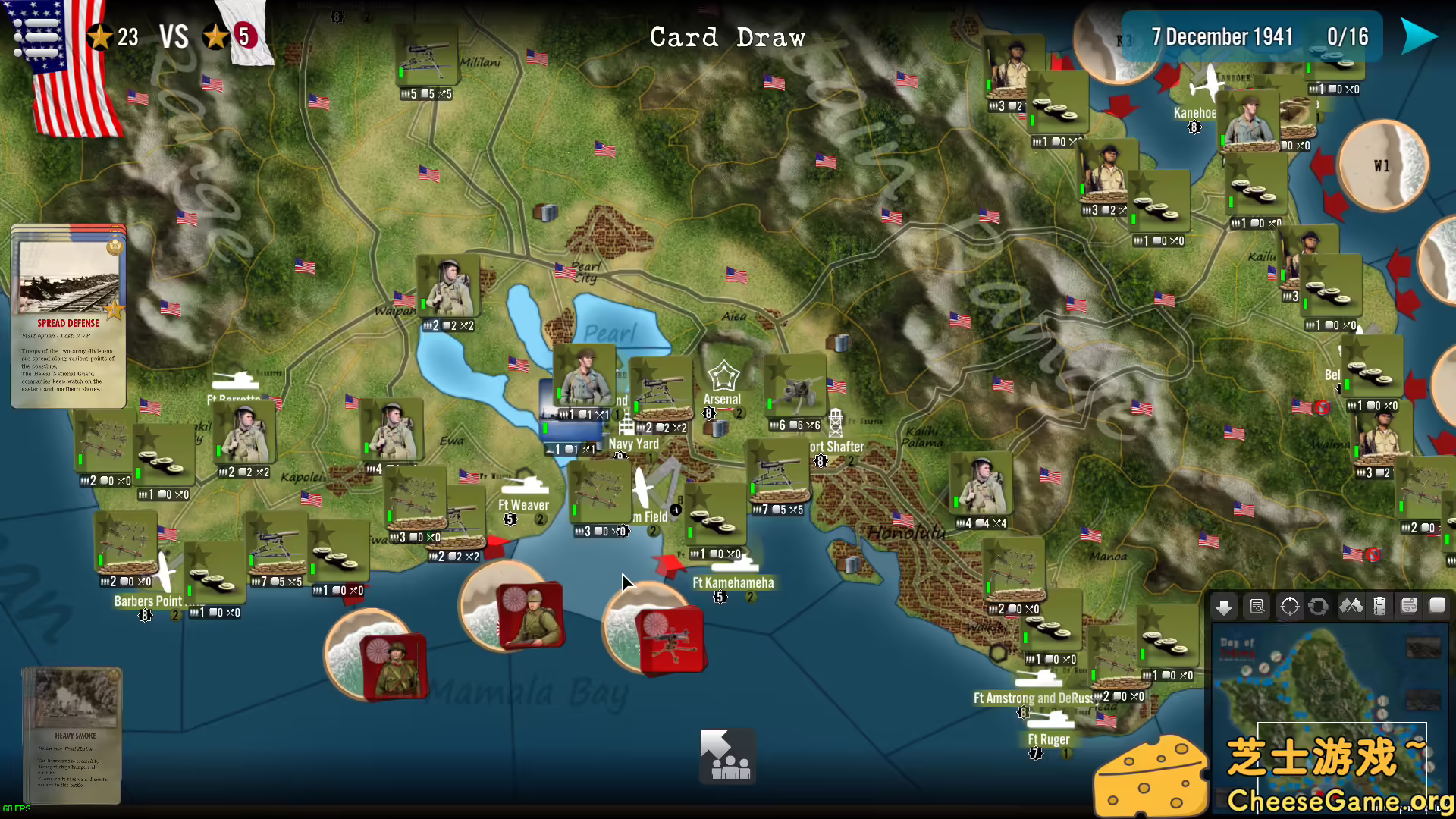Screen dimensions: 1456x819
Task: Select the crosshair targeting icon in the toolbar
Action: (x=1288, y=607)
